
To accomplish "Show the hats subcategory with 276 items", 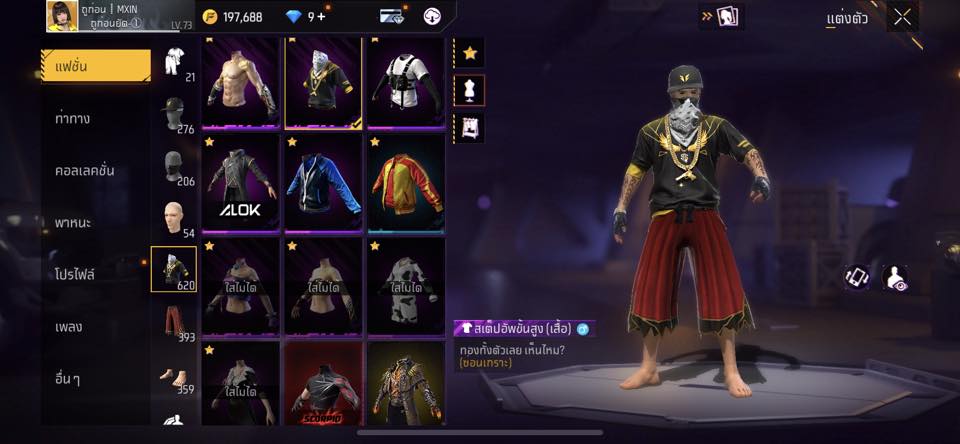I will (174, 114).
